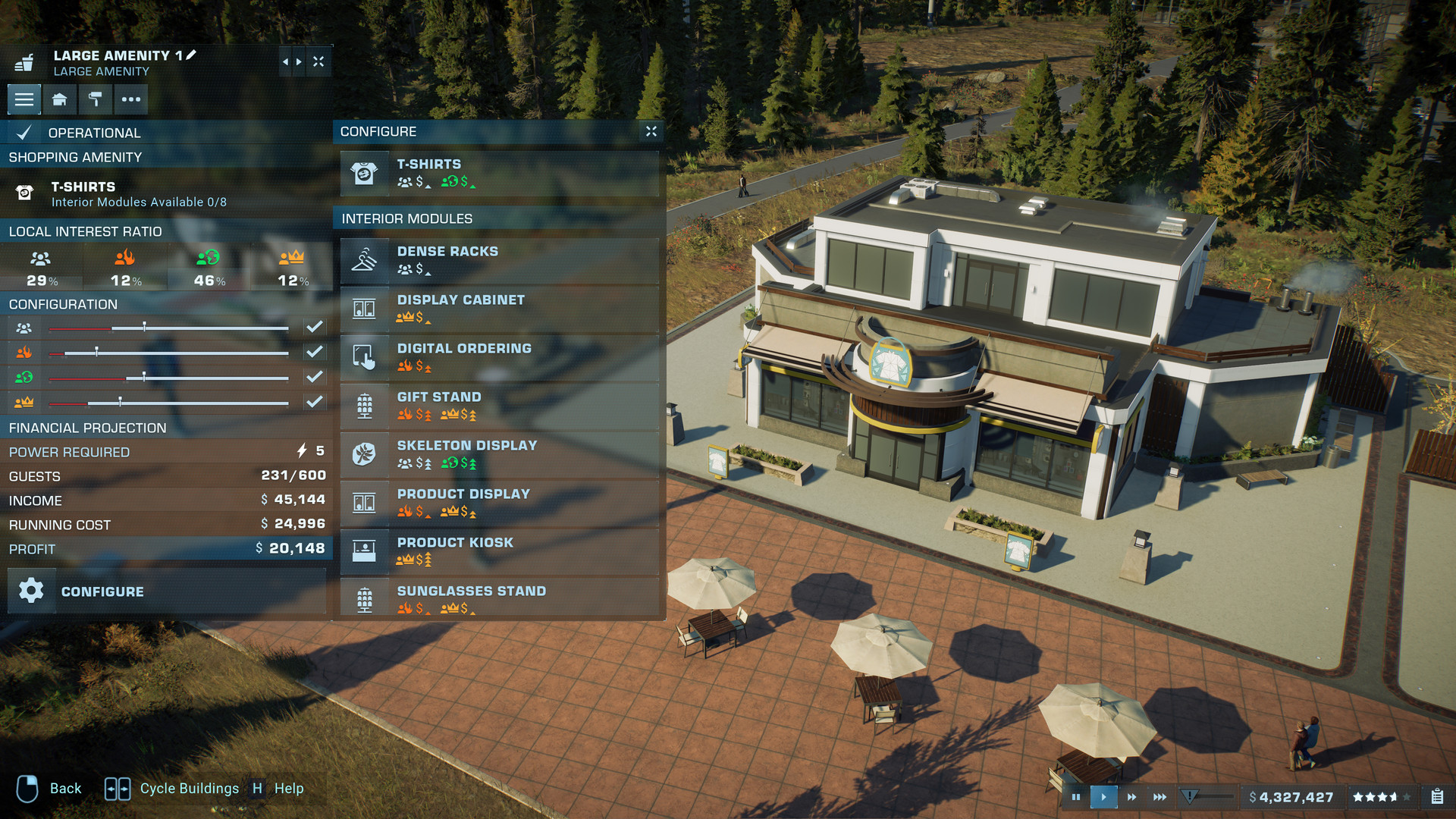The image size is (1456, 819).
Task: Expand the Configure panel fullscreen
Action: click(651, 130)
